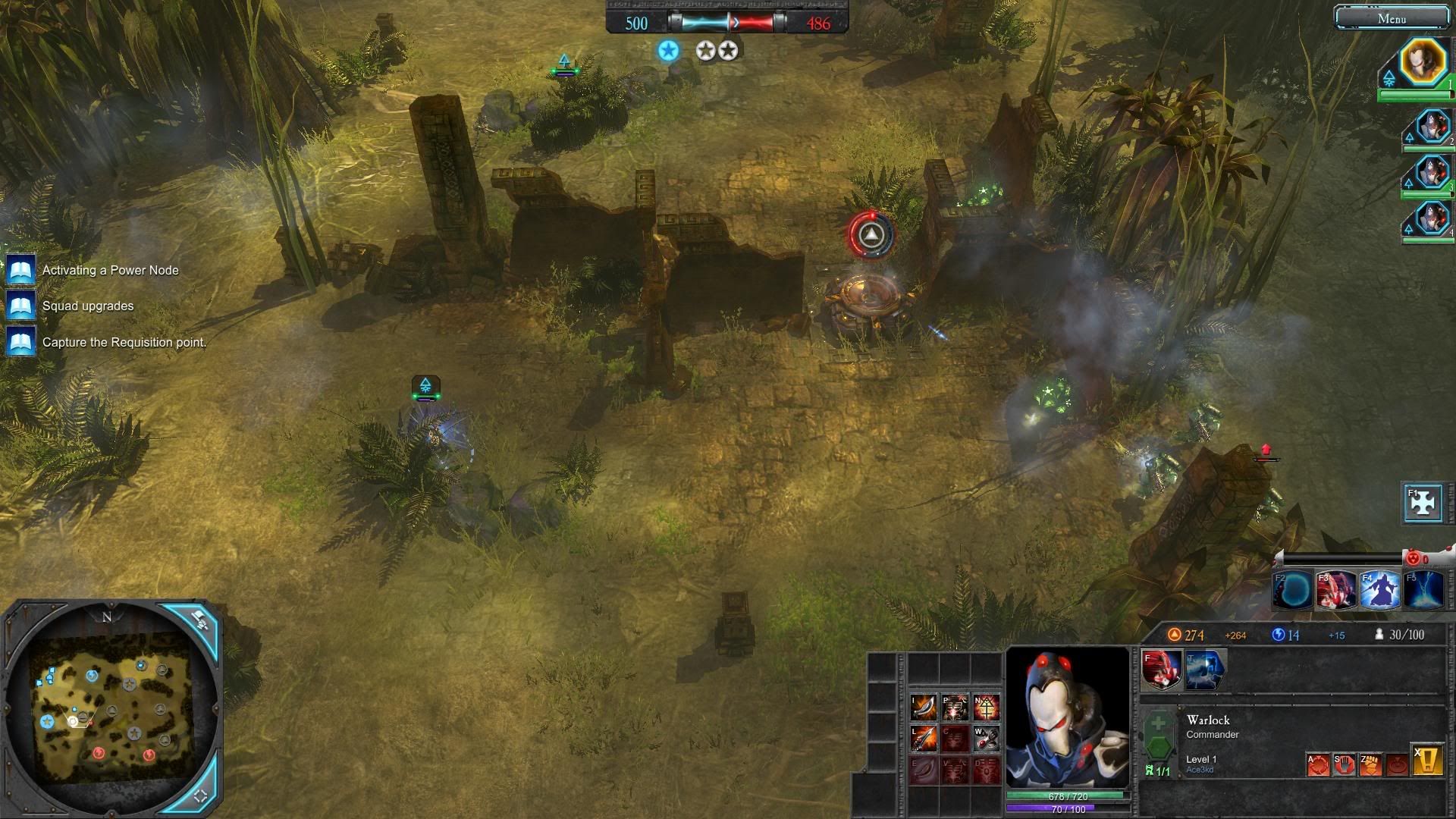Select squad number 4 portrait
Screen dimensions: 1456x819
(1432, 218)
